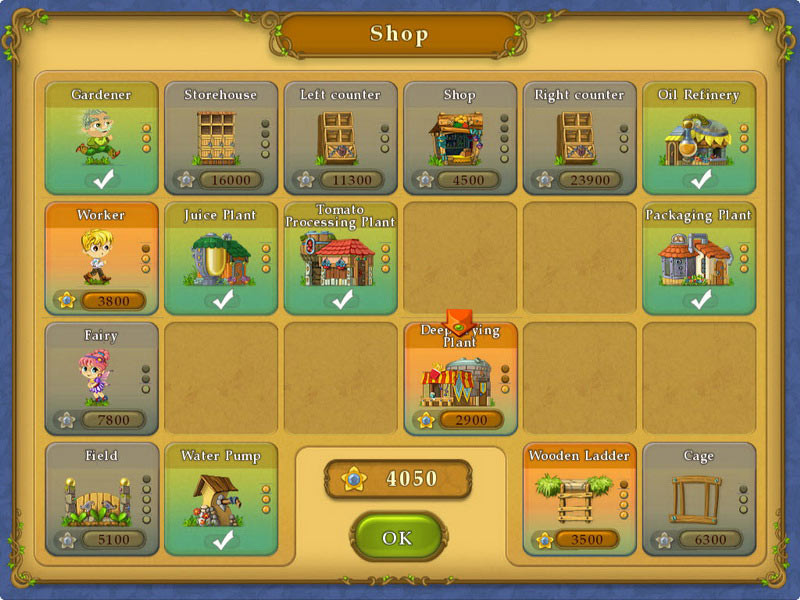Open the Juice Plant tile
Image resolution: width=800 pixels, height=600 pixels.
point(220,258)
